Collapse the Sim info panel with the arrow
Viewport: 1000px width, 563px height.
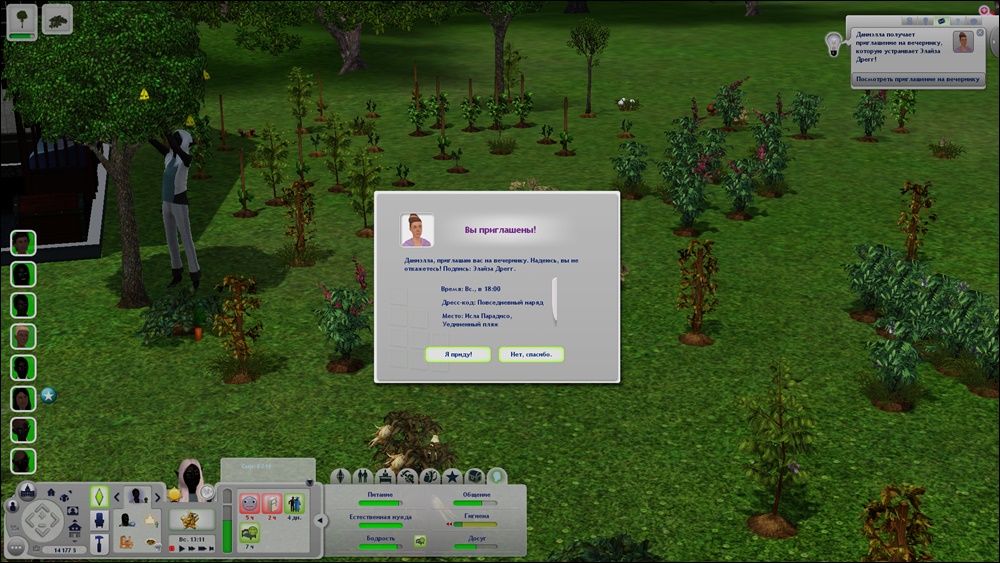pos(320,520)
